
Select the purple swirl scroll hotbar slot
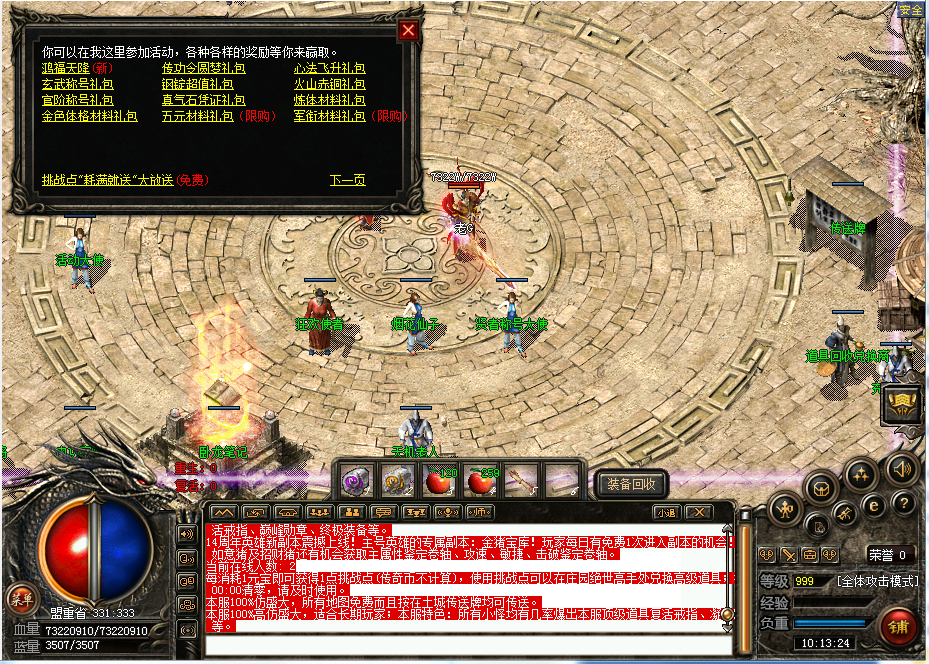pyautogui.click(x=357, y=481)
